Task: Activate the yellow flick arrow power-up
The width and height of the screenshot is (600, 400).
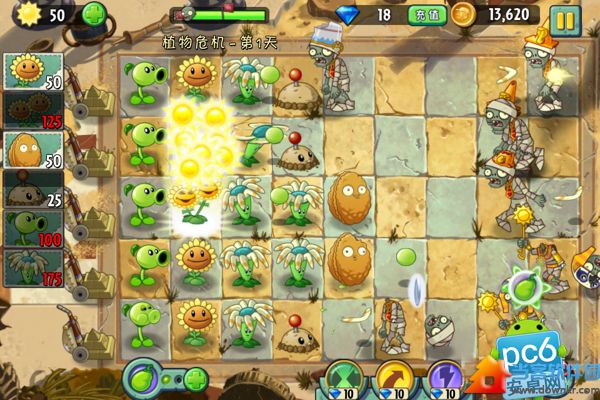Action: 394,381
